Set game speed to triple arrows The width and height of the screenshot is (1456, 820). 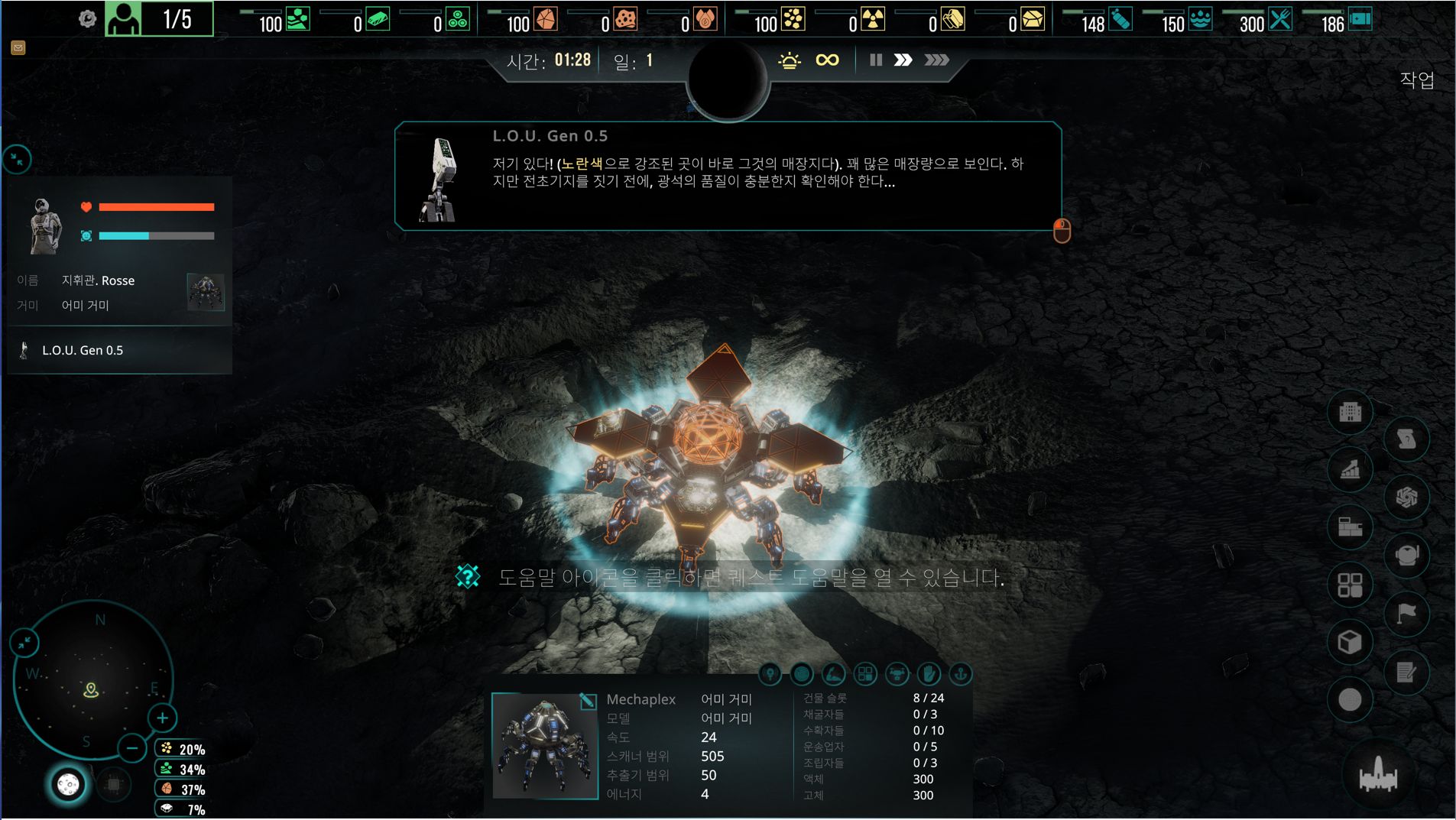[x=936, y=60]
